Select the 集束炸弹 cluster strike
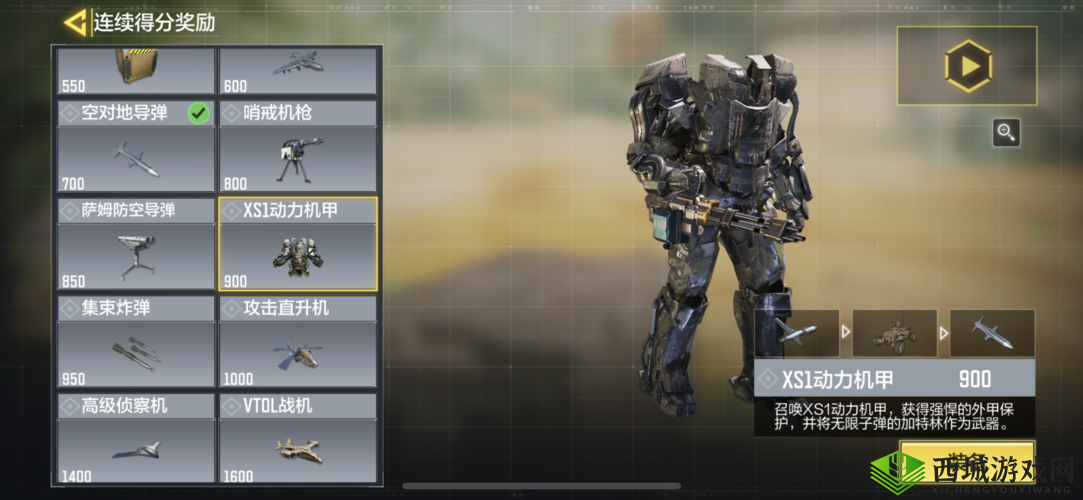This screenshot has width=1083, height=500. click(x=136, y=341)
